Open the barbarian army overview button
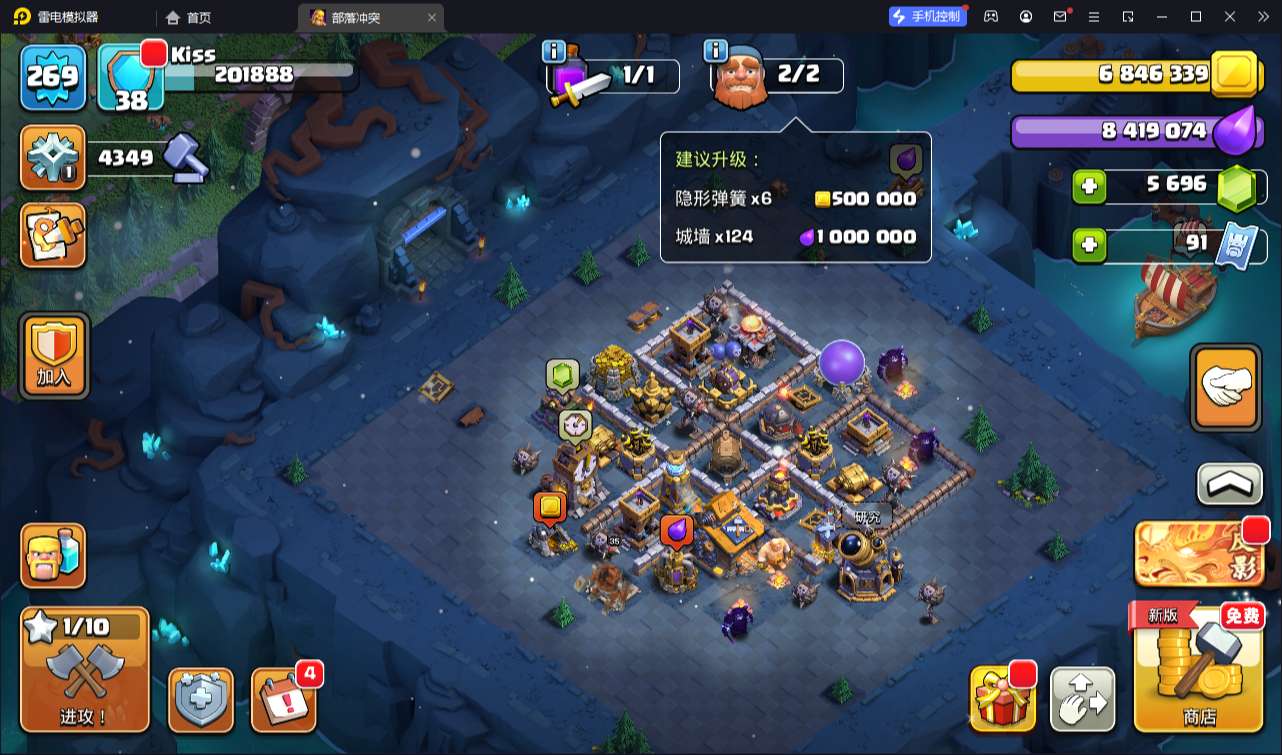The width and height of the screenshot is (1282, 755). pos(53,556)
